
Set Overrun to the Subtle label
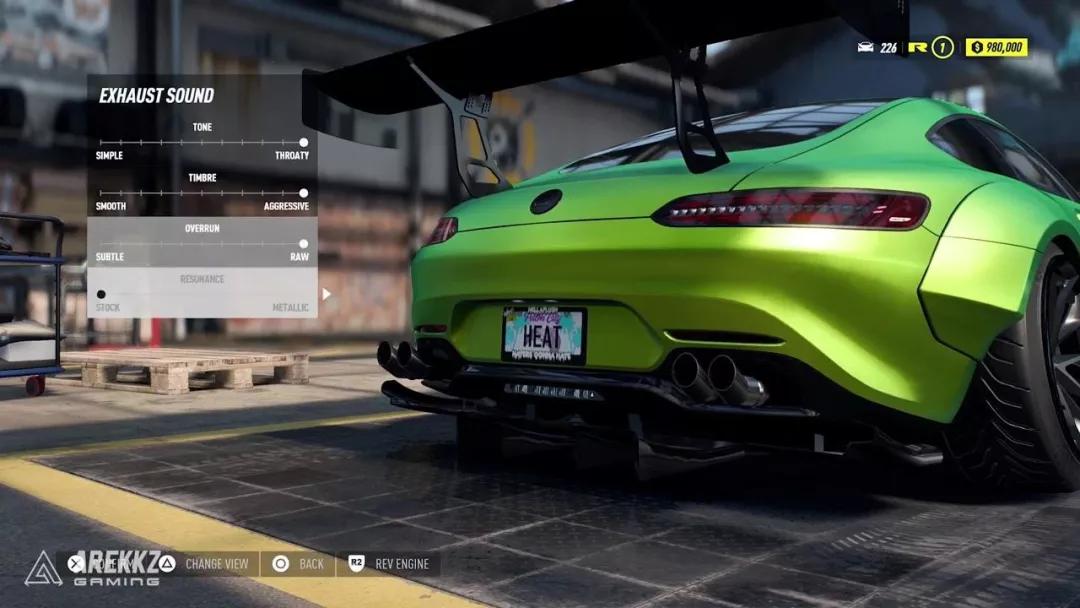110,257
